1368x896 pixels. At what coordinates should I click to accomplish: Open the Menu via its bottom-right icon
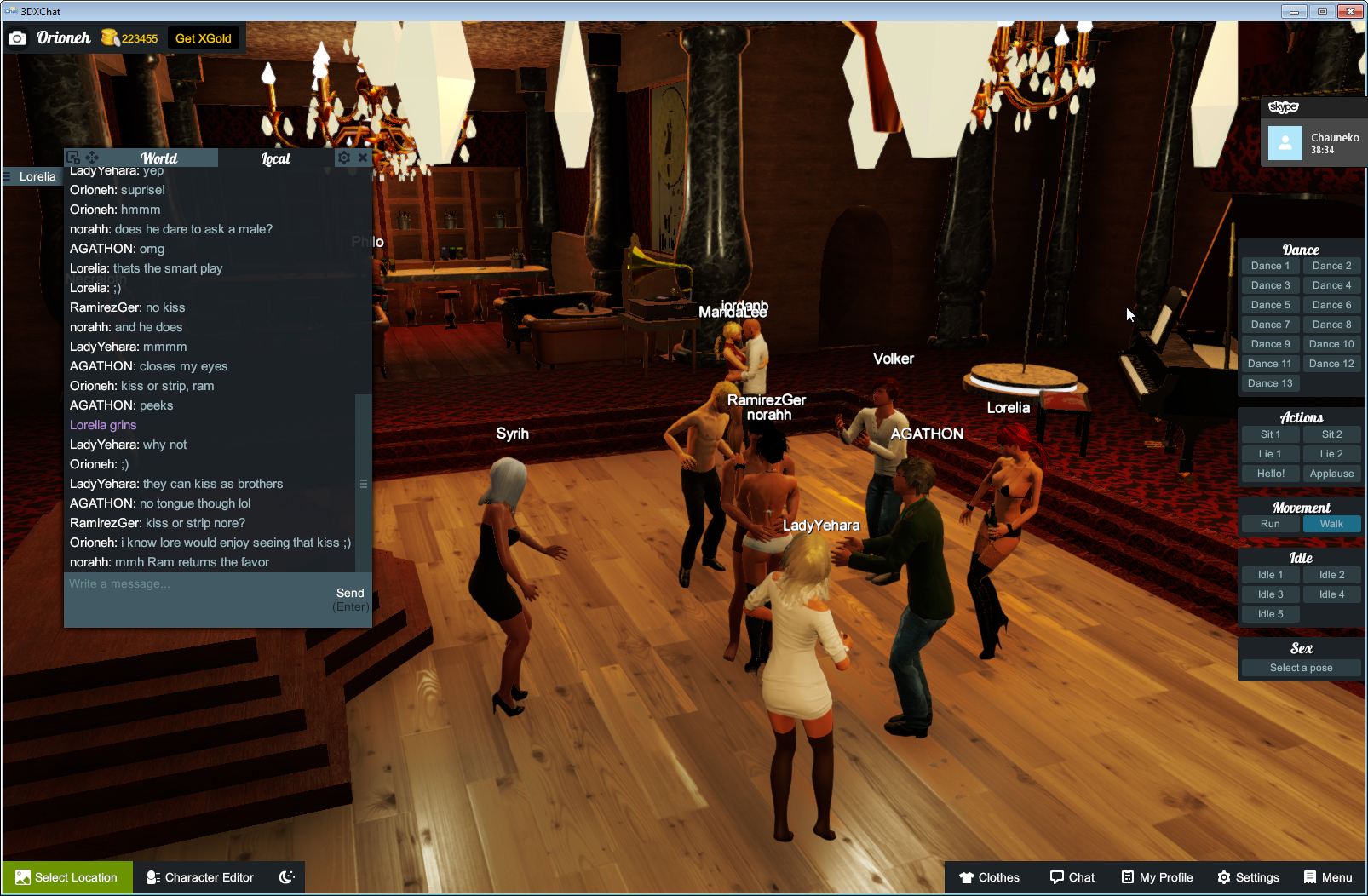(x=1309, y=877)
